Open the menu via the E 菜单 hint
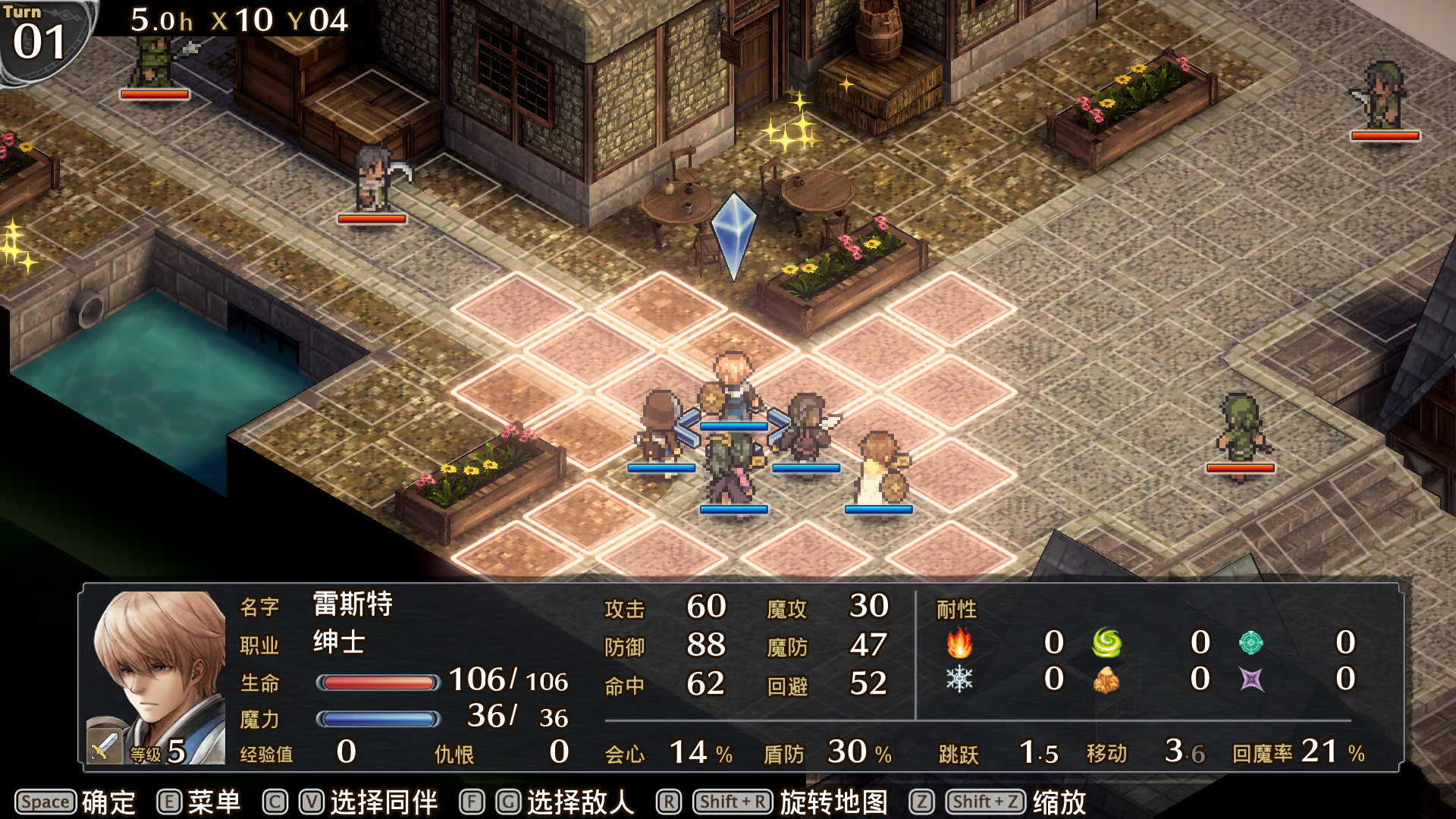The height and width of the screenshot is (819, 1456). pyautogui.click(x=201, y=800)
